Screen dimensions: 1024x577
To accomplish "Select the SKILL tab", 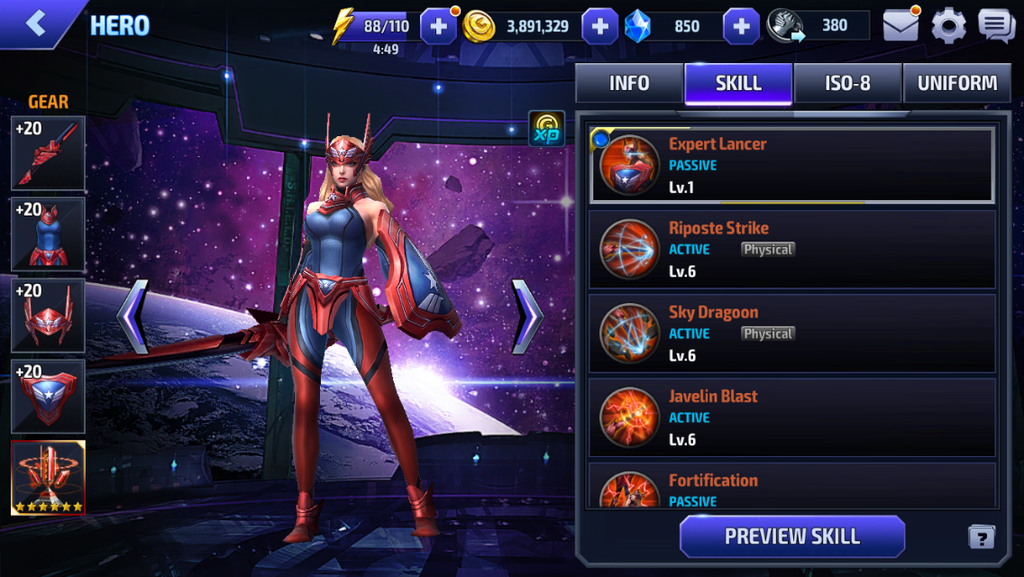I will (x=738, y=84).
